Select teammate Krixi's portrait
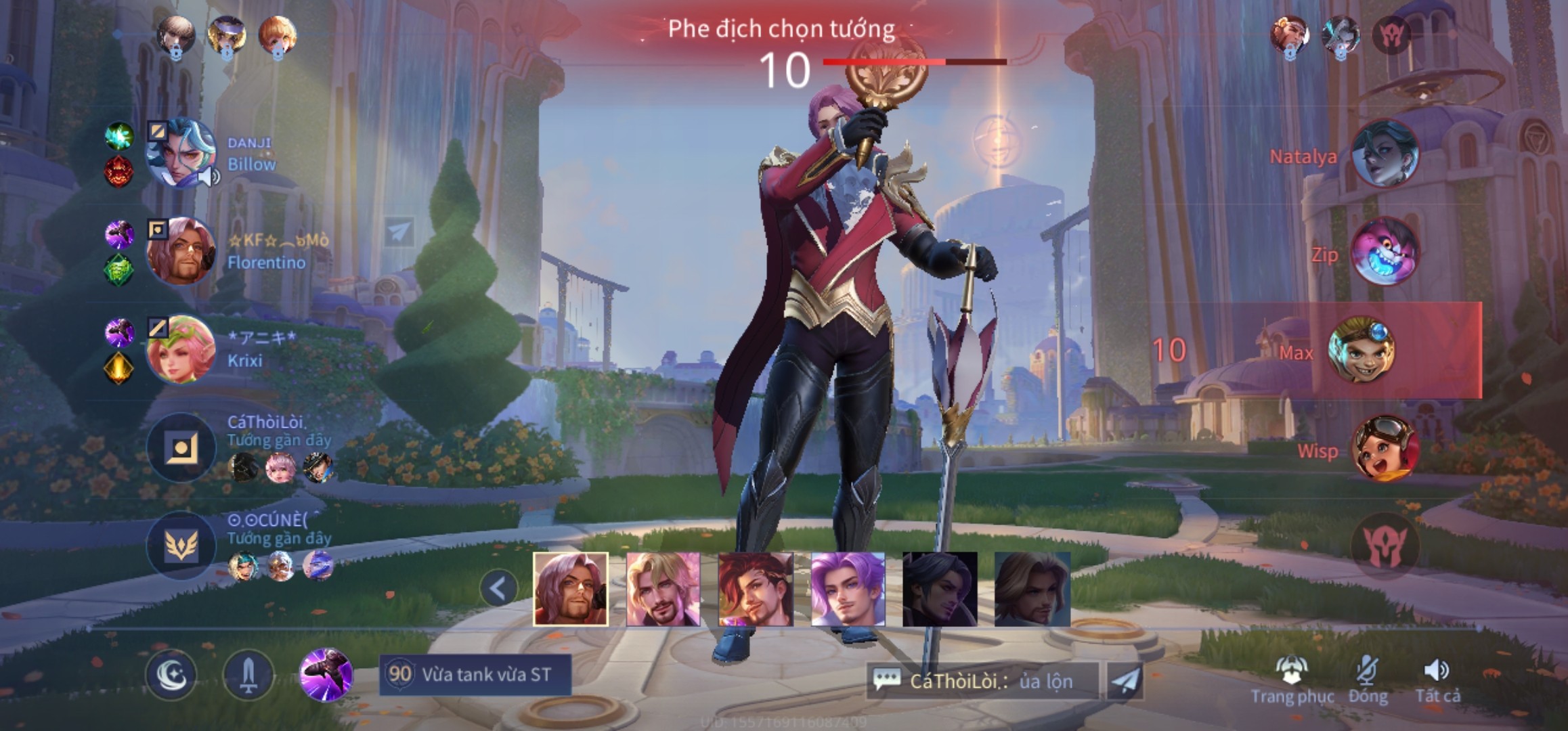This screenshot has width=1568, height=731. (180, 349)
